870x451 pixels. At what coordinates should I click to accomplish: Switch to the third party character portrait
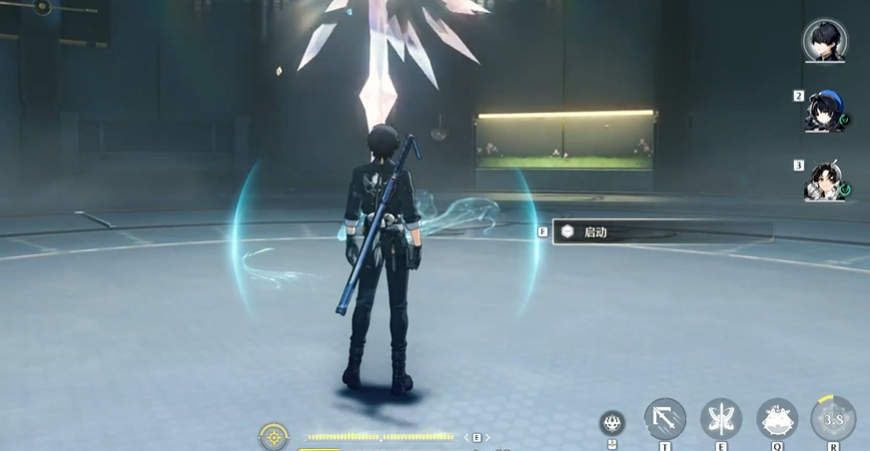pos(824,181)
